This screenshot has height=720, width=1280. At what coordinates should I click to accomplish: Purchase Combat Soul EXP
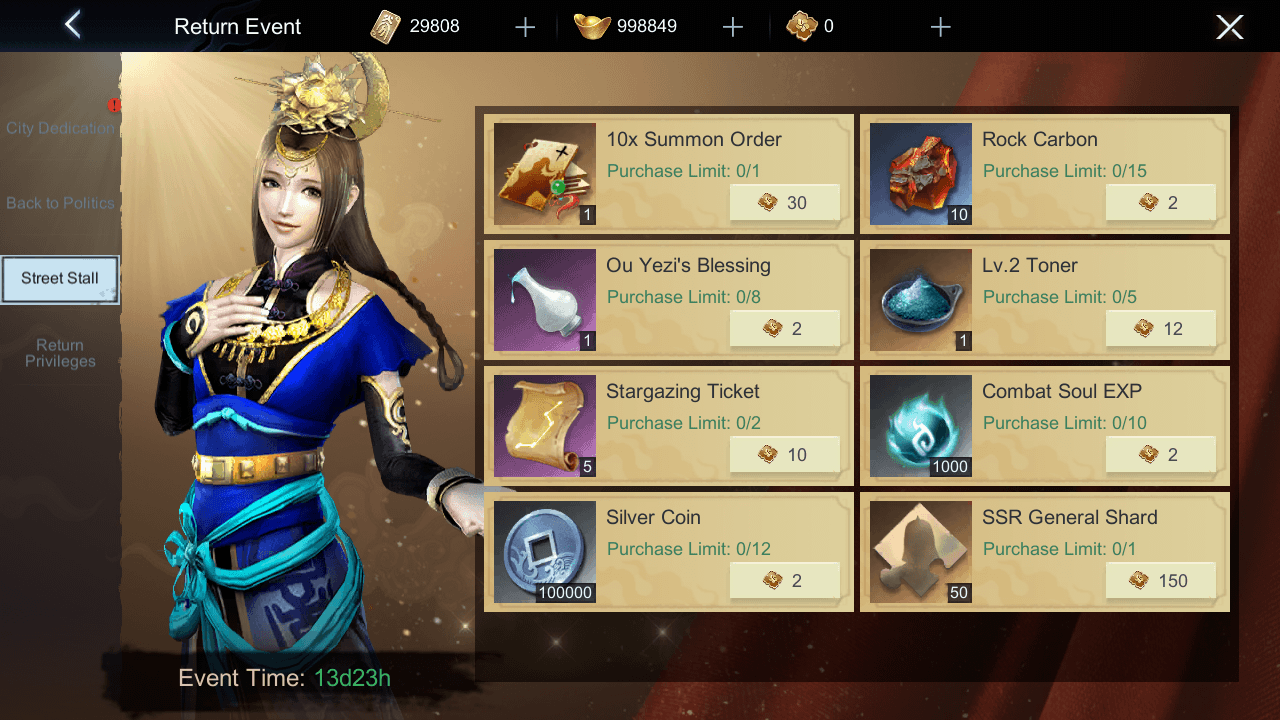[x=1160, y=455]
